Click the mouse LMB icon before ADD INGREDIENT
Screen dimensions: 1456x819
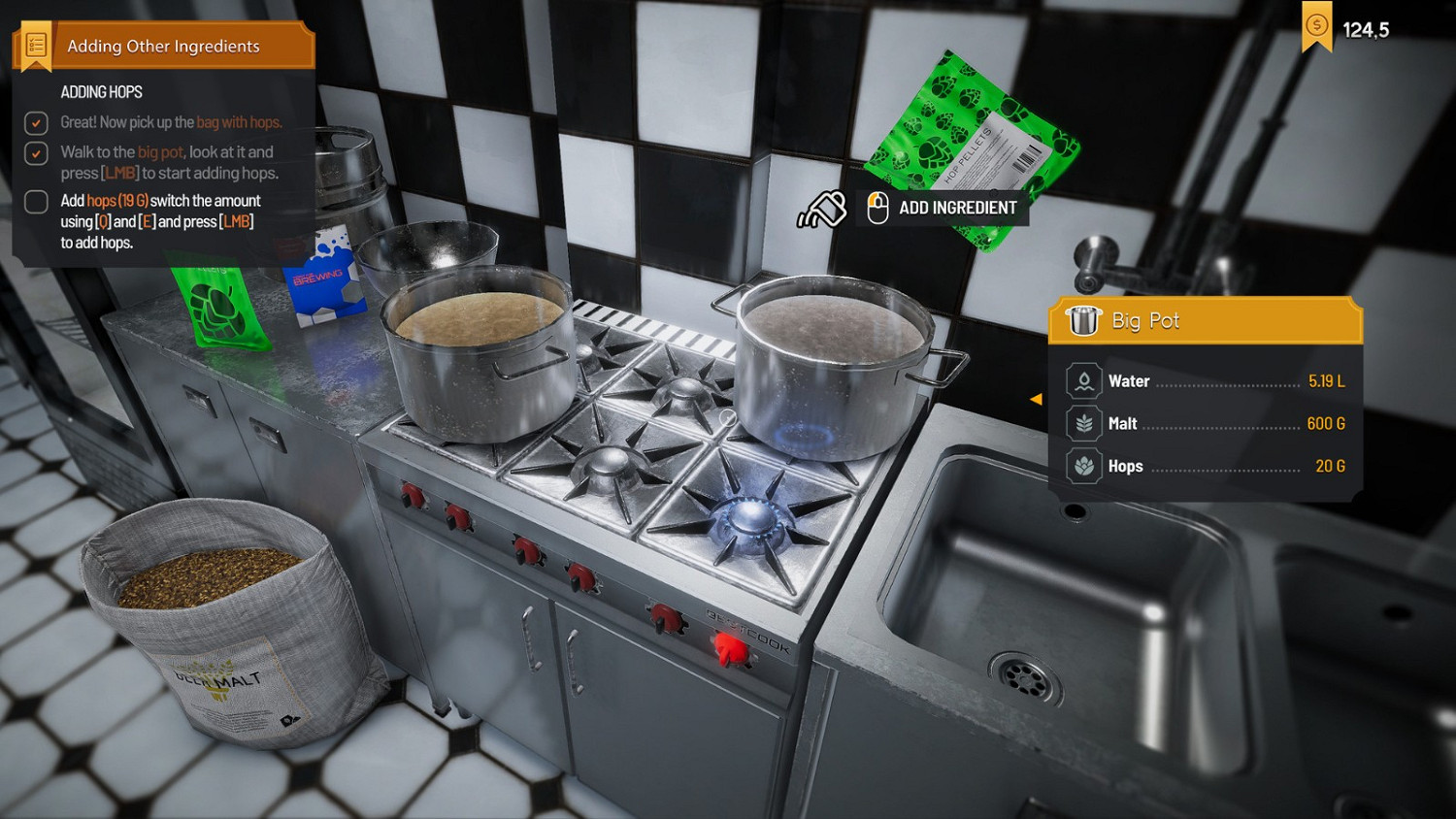pos(878,207)
